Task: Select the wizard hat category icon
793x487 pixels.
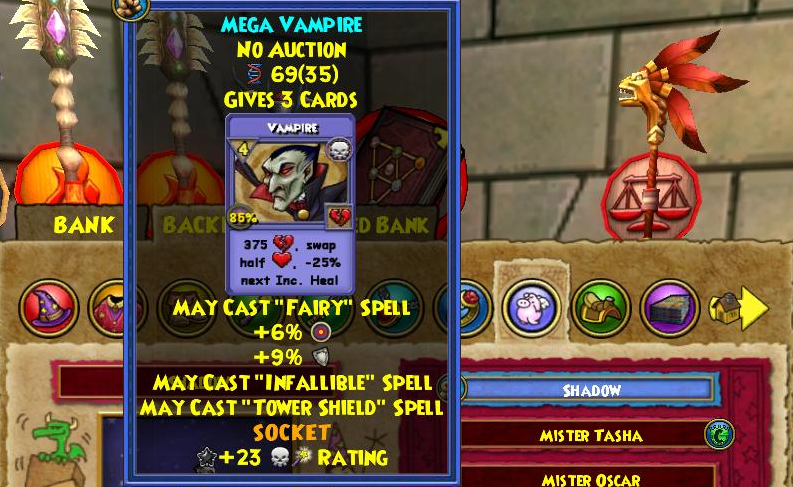Action: 48,308
